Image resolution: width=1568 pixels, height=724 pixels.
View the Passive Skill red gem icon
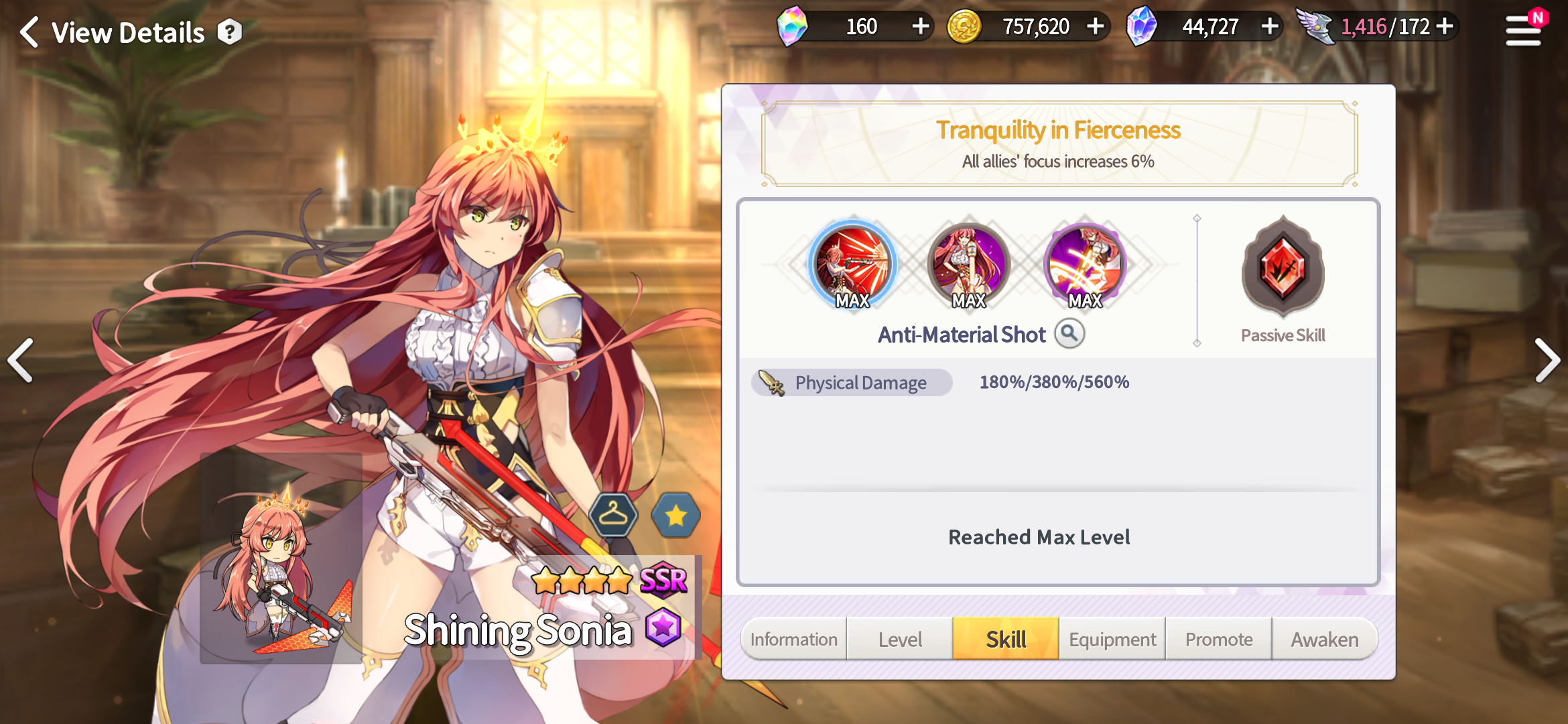coord(1283,268)
